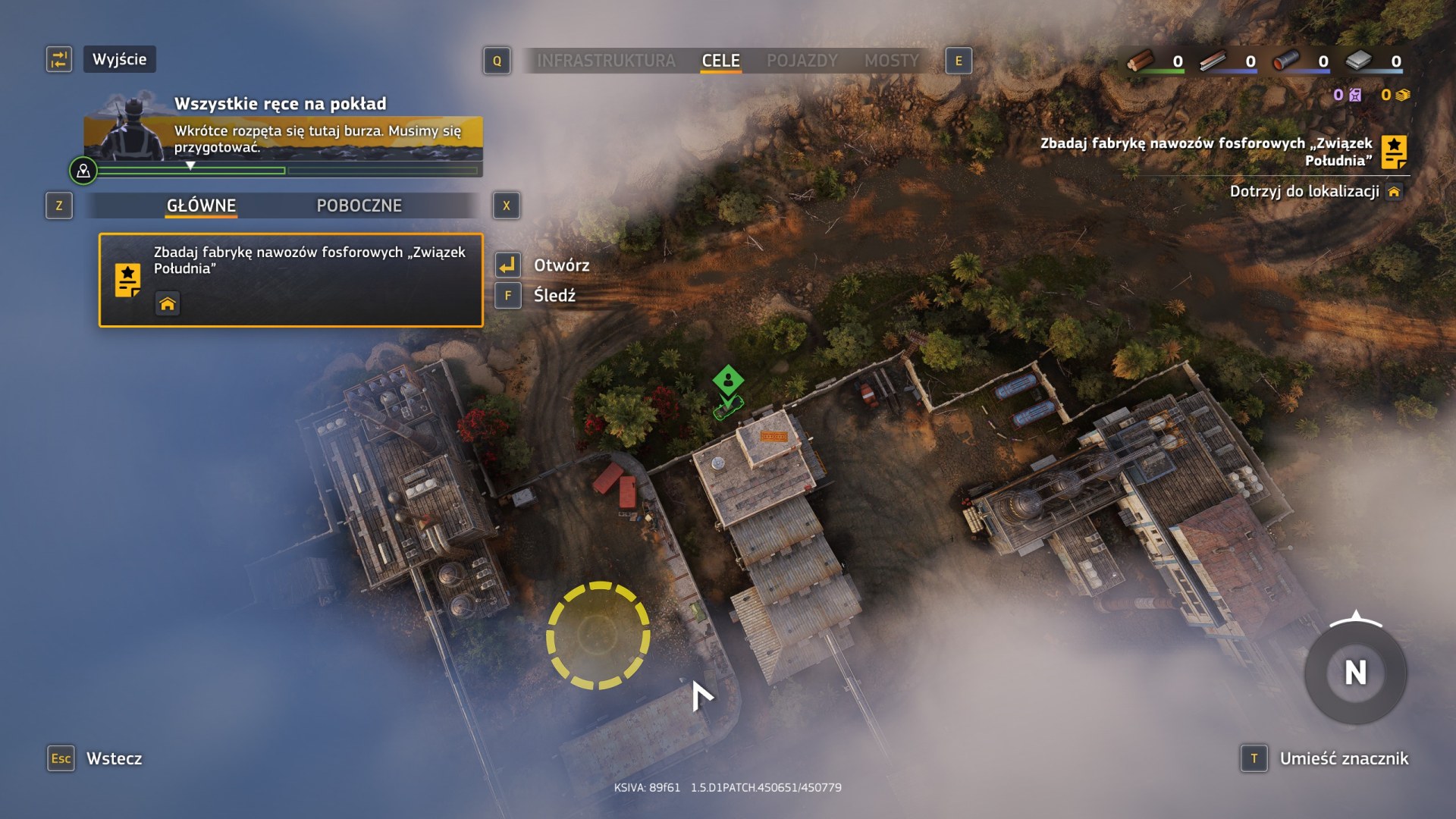Switch to the Infrastruktura tab
Screen dimensions: 1456x819
coord(606,61)
